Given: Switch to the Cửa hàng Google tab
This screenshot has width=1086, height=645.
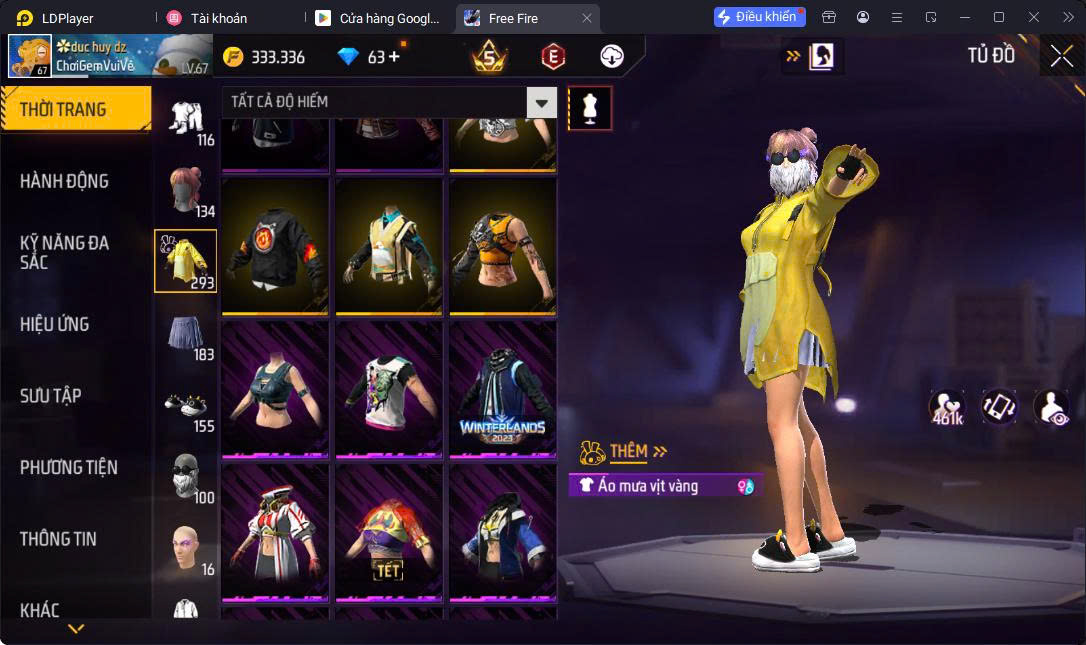Looking at the screenshot, I should point(380,18).
